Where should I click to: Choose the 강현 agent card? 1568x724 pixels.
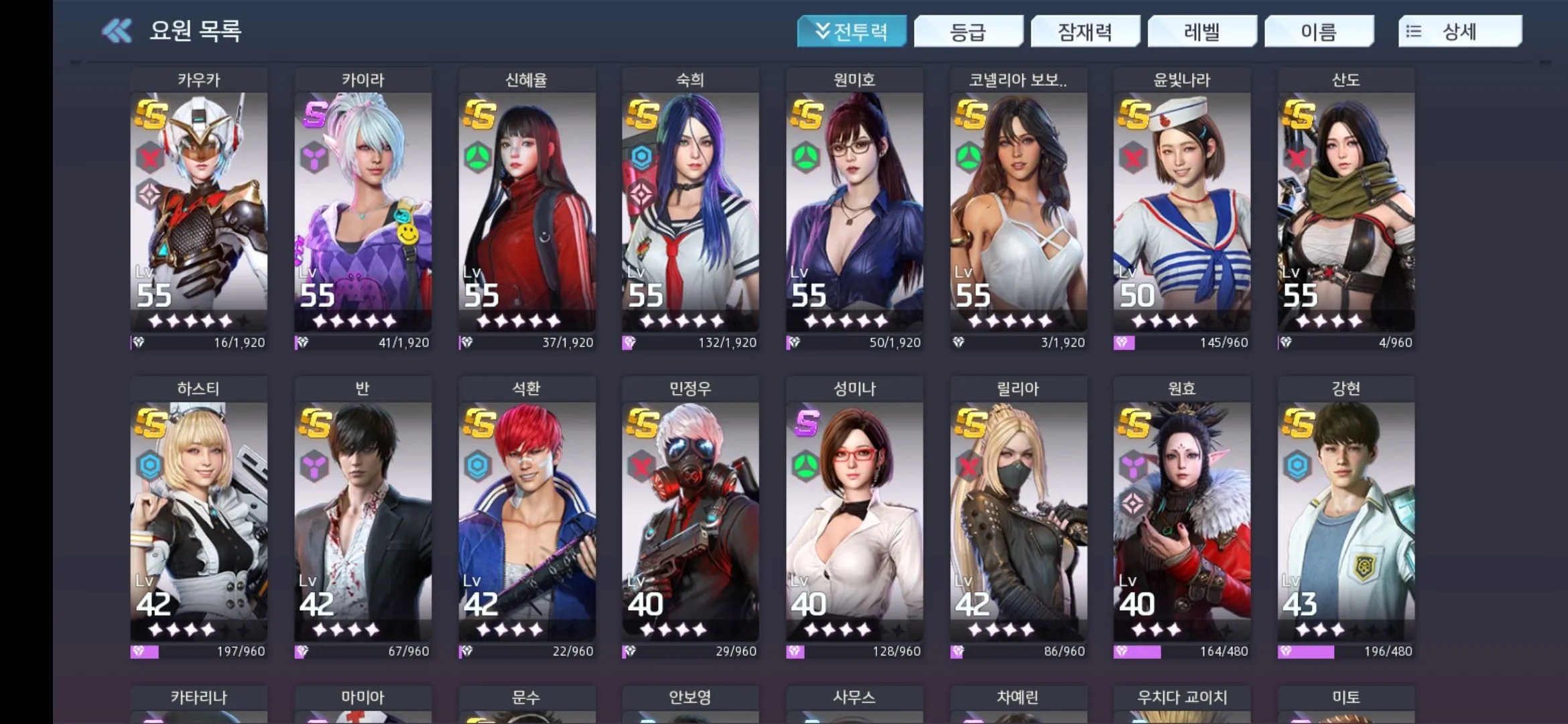click(x=1346, y=516)
